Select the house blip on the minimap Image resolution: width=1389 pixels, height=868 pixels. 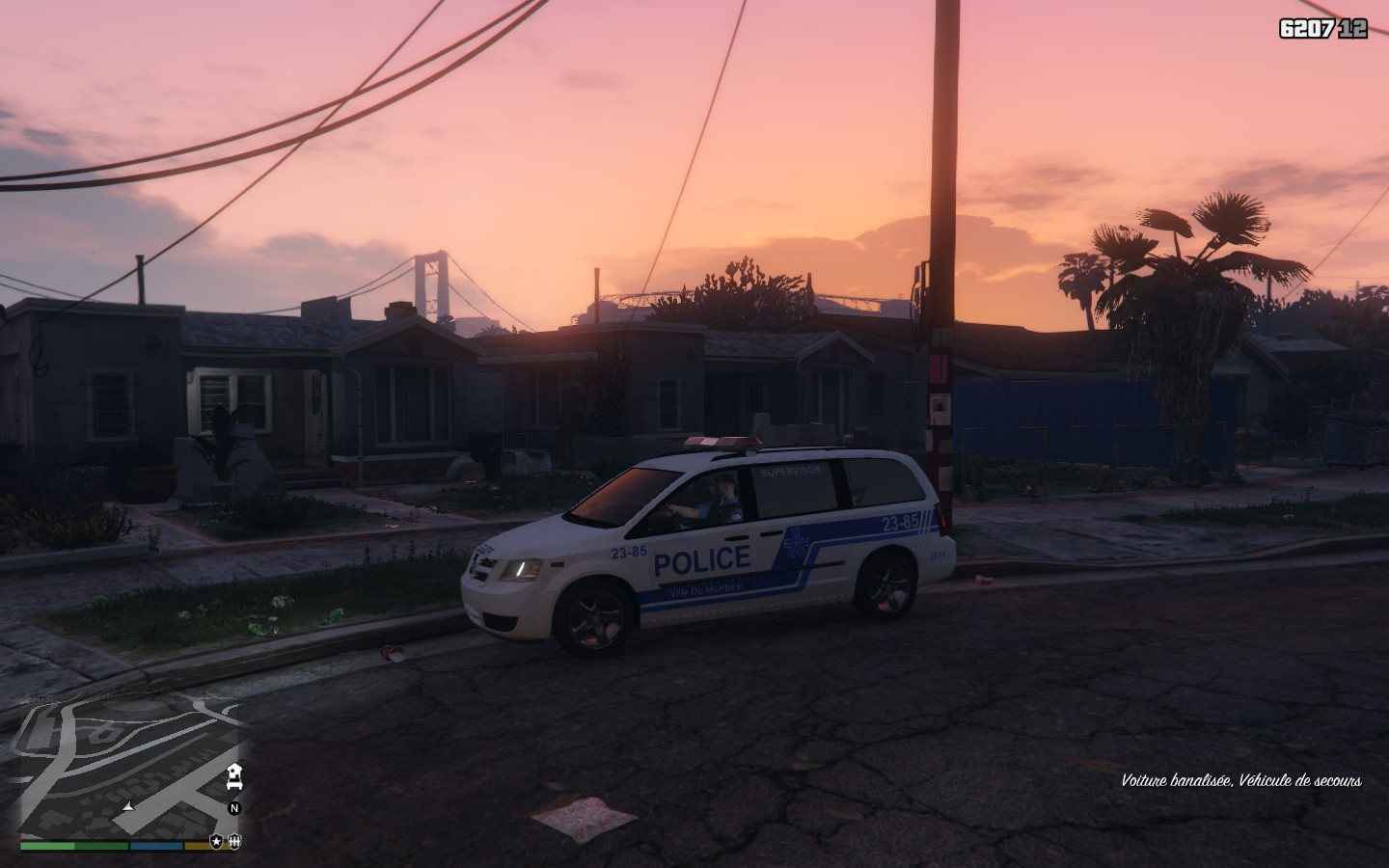tap(233, 774)
